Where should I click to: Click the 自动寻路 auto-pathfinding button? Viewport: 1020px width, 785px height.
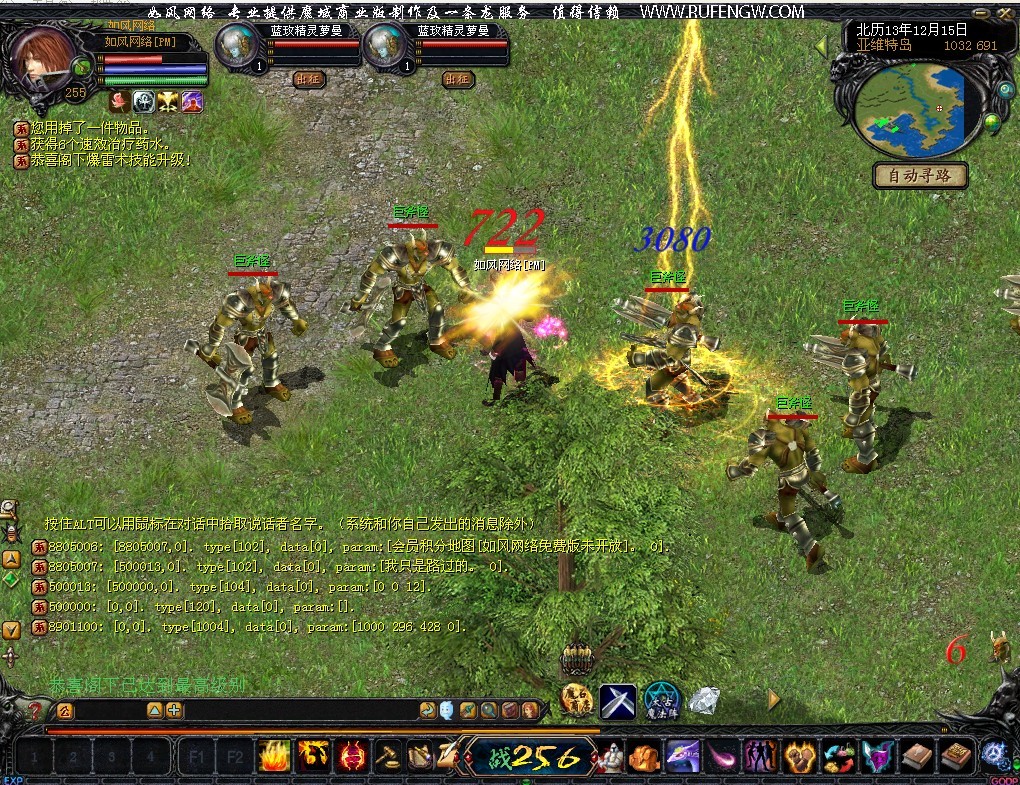[x=920, y=176]
